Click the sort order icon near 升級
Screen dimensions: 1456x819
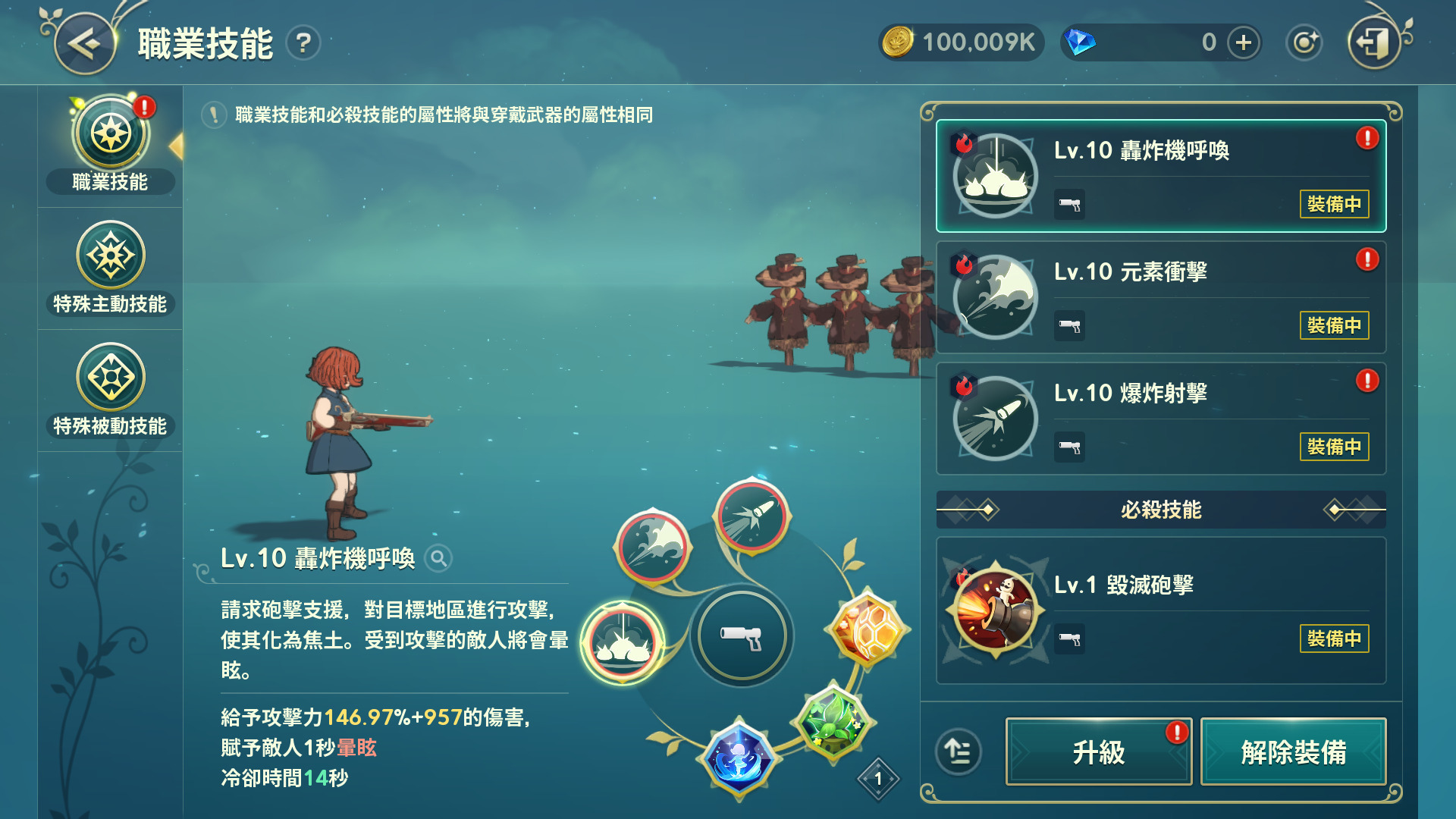click(x=960, y=752)
